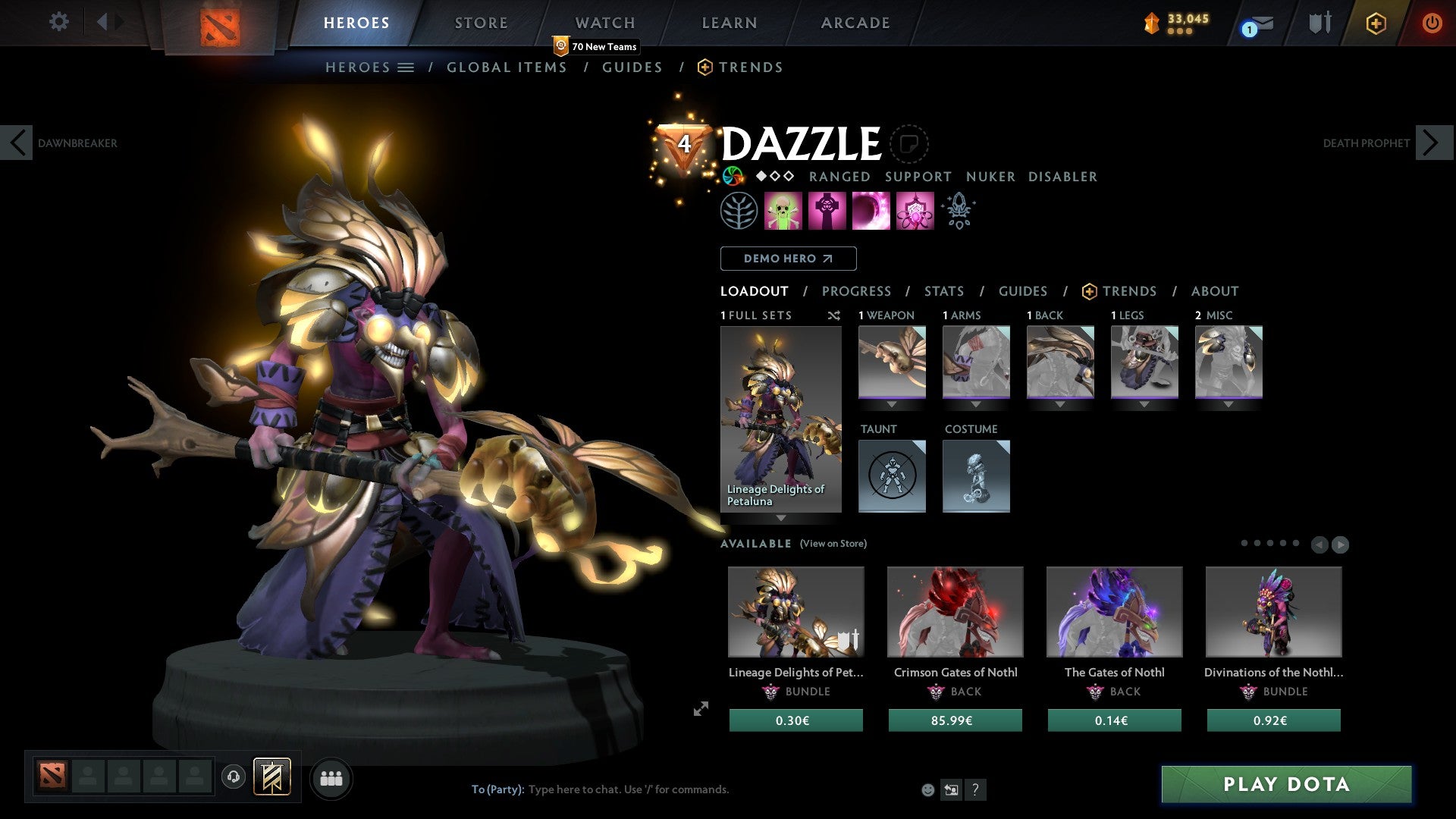Open the Watch menu item
Screen dimensions: 1456x819
coord(604,22)
